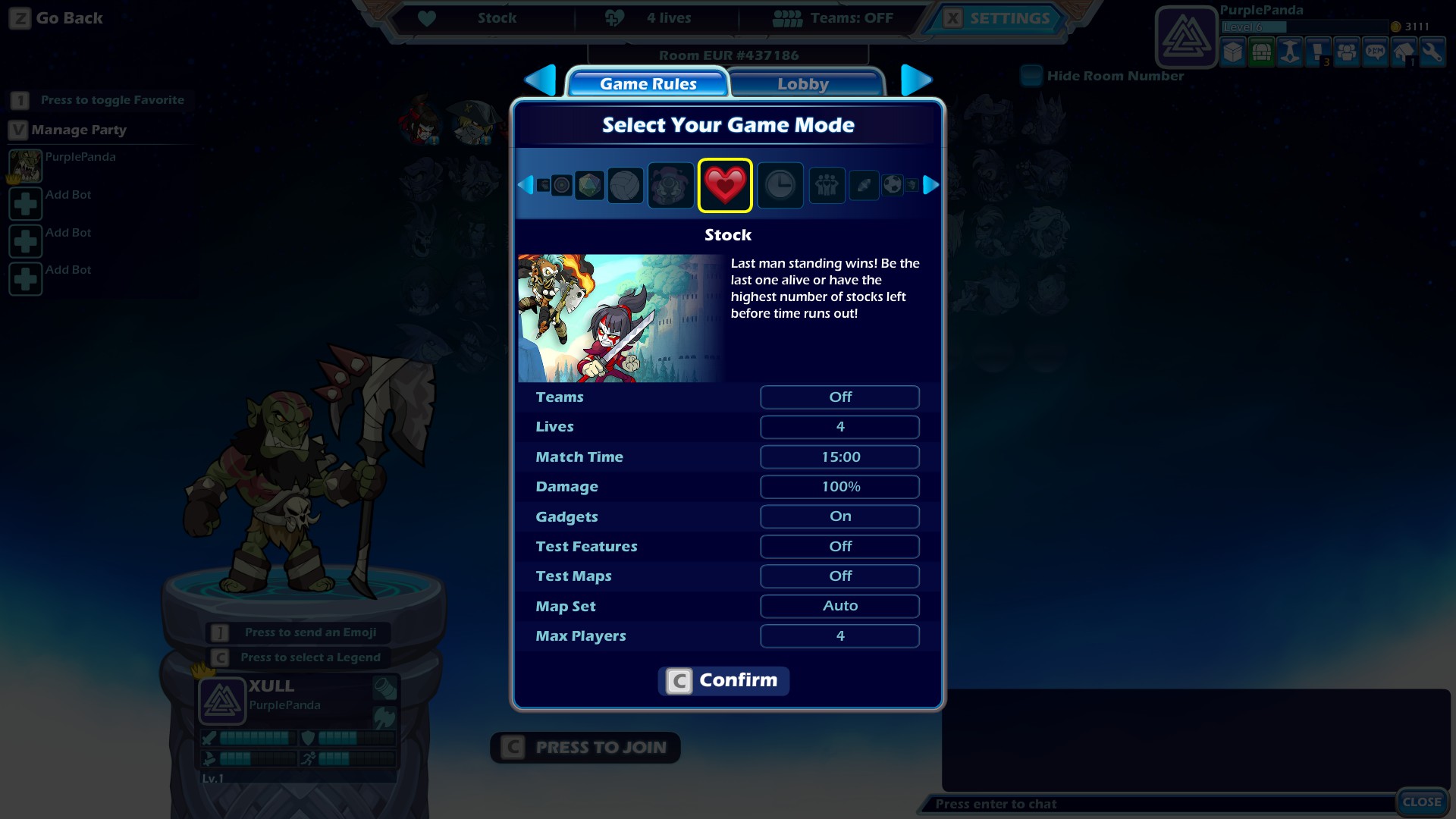Confirm the selected game mode
Viewport: 1456px width, 819px height.
point(723,680)
